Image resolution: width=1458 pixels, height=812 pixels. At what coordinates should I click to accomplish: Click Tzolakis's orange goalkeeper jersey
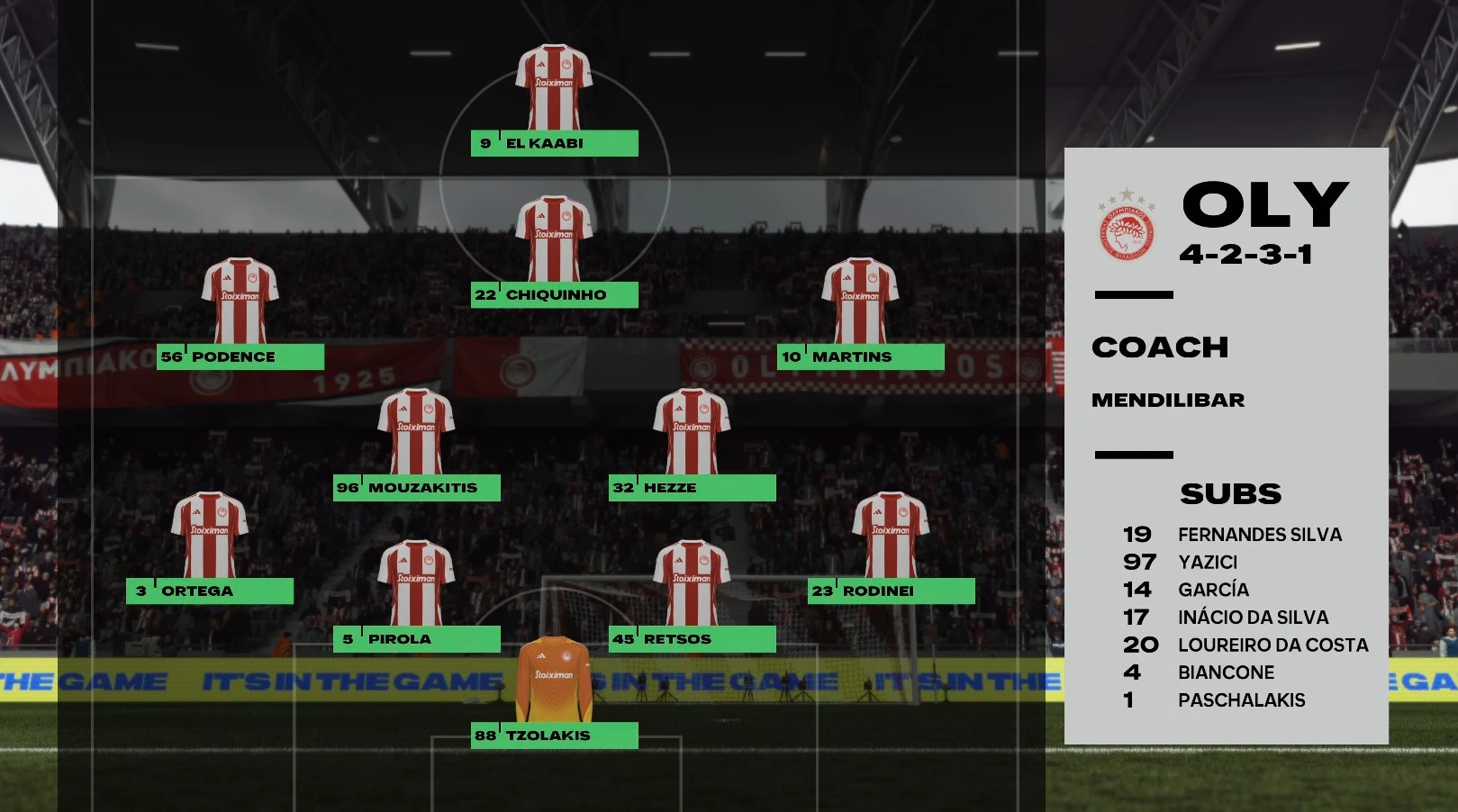pos(552,680)
